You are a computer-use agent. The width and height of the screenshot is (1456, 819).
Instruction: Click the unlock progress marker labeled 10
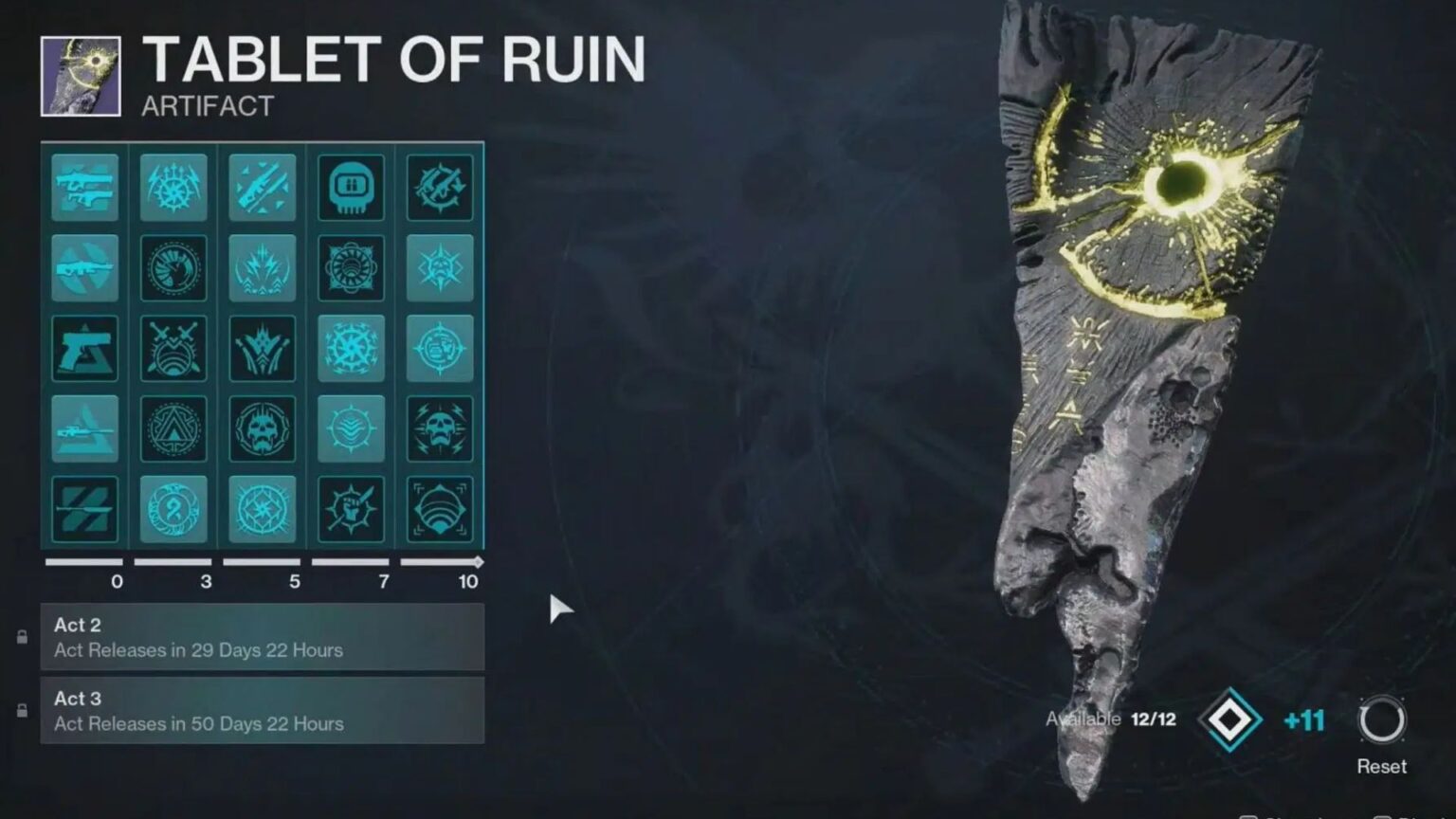(x=467, y=583)
